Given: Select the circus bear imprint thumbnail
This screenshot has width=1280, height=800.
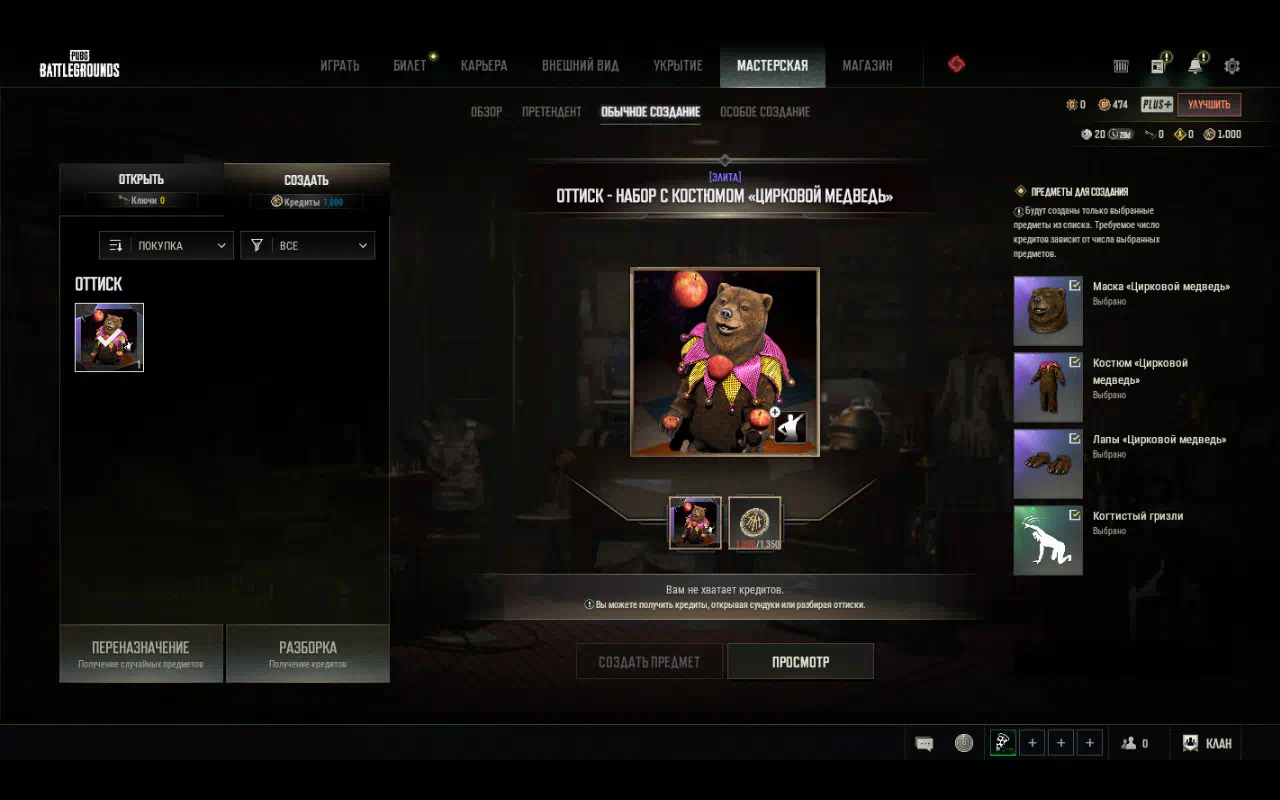Looking at the screenshot, I should (x=109, y=338).
